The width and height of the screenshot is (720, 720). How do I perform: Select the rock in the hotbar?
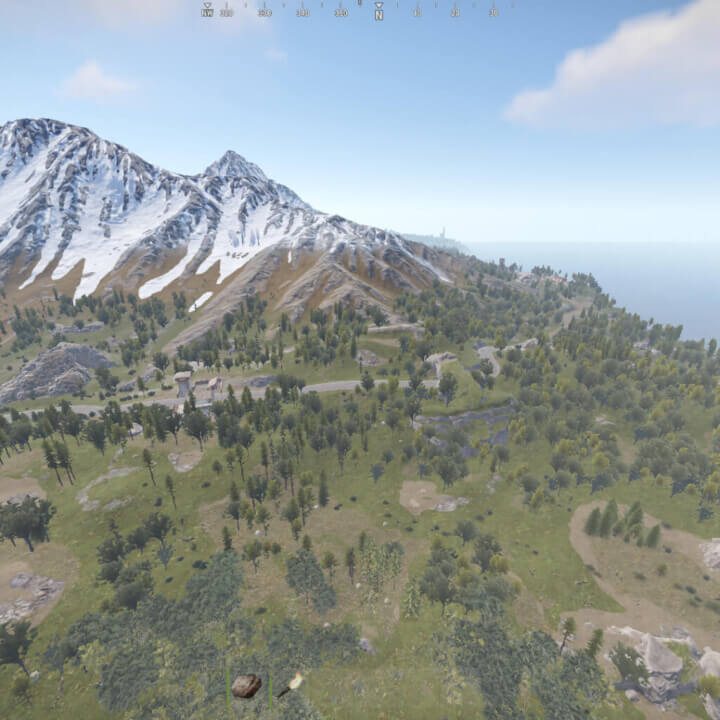(x=246, y=685)
